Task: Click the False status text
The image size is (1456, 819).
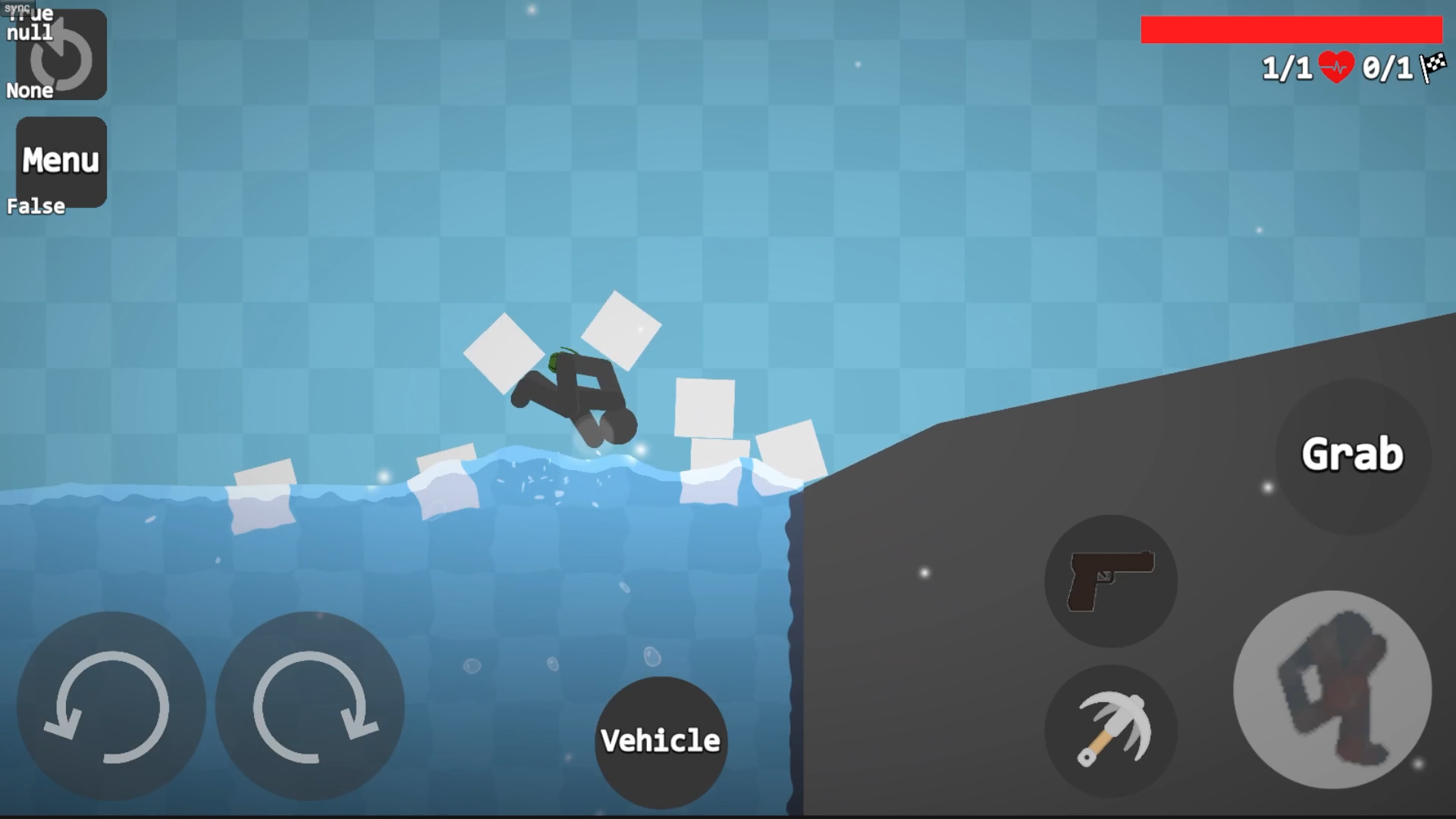Action: (x=35, y=205)
